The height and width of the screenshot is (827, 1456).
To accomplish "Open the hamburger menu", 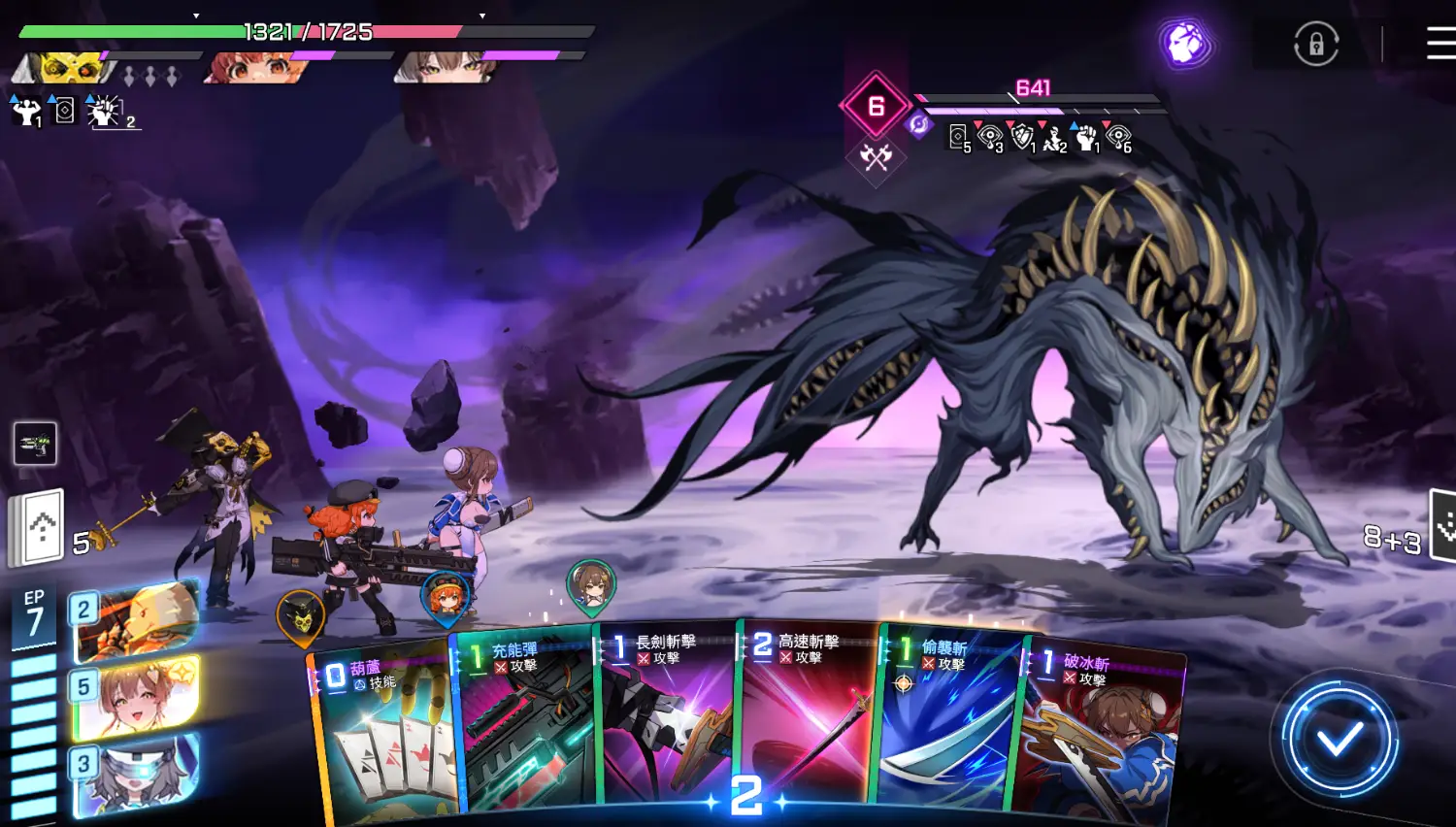I will point(1440,44).
